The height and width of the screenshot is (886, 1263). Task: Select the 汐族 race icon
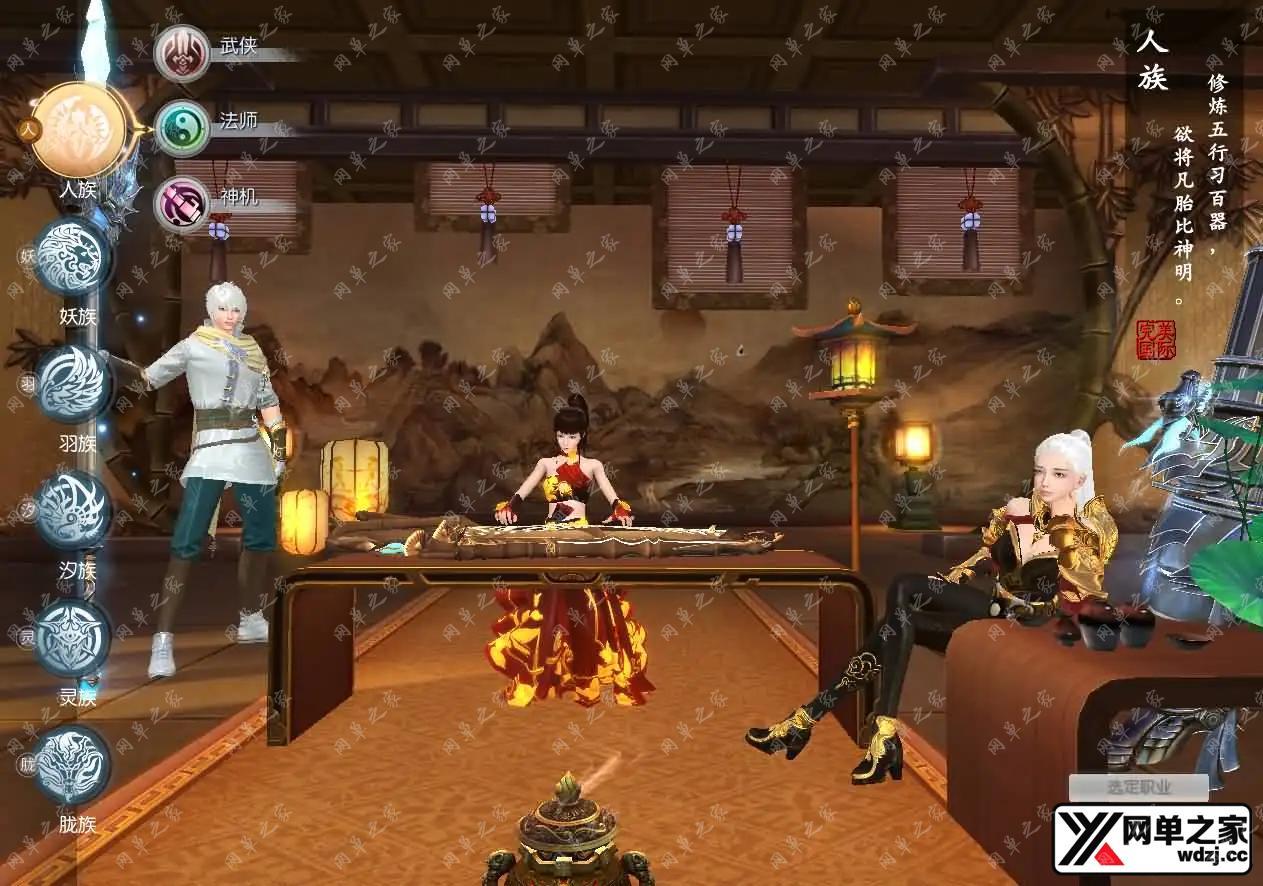pos(72,511)
